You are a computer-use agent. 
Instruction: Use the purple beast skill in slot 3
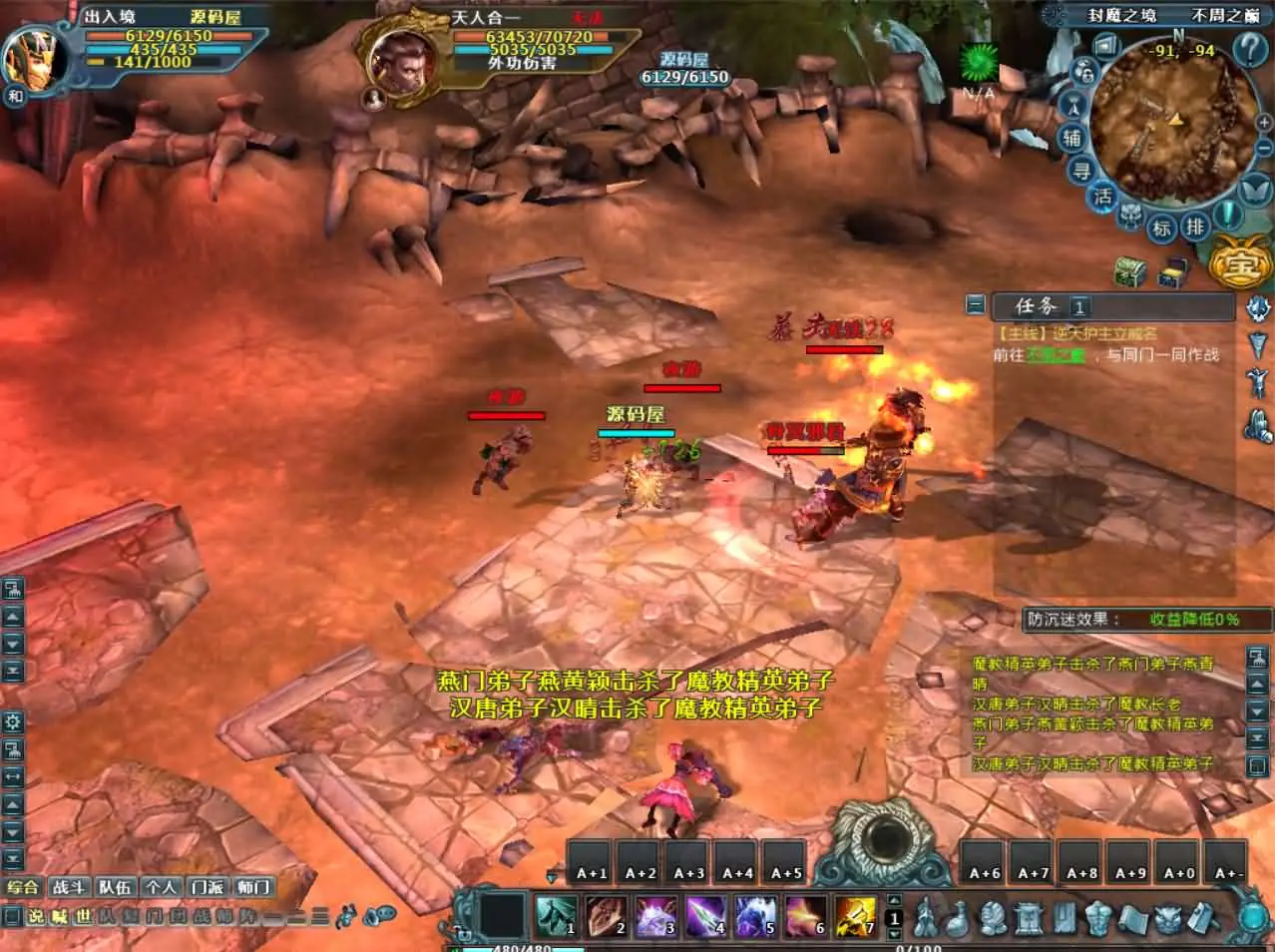[x=654, y=914]
